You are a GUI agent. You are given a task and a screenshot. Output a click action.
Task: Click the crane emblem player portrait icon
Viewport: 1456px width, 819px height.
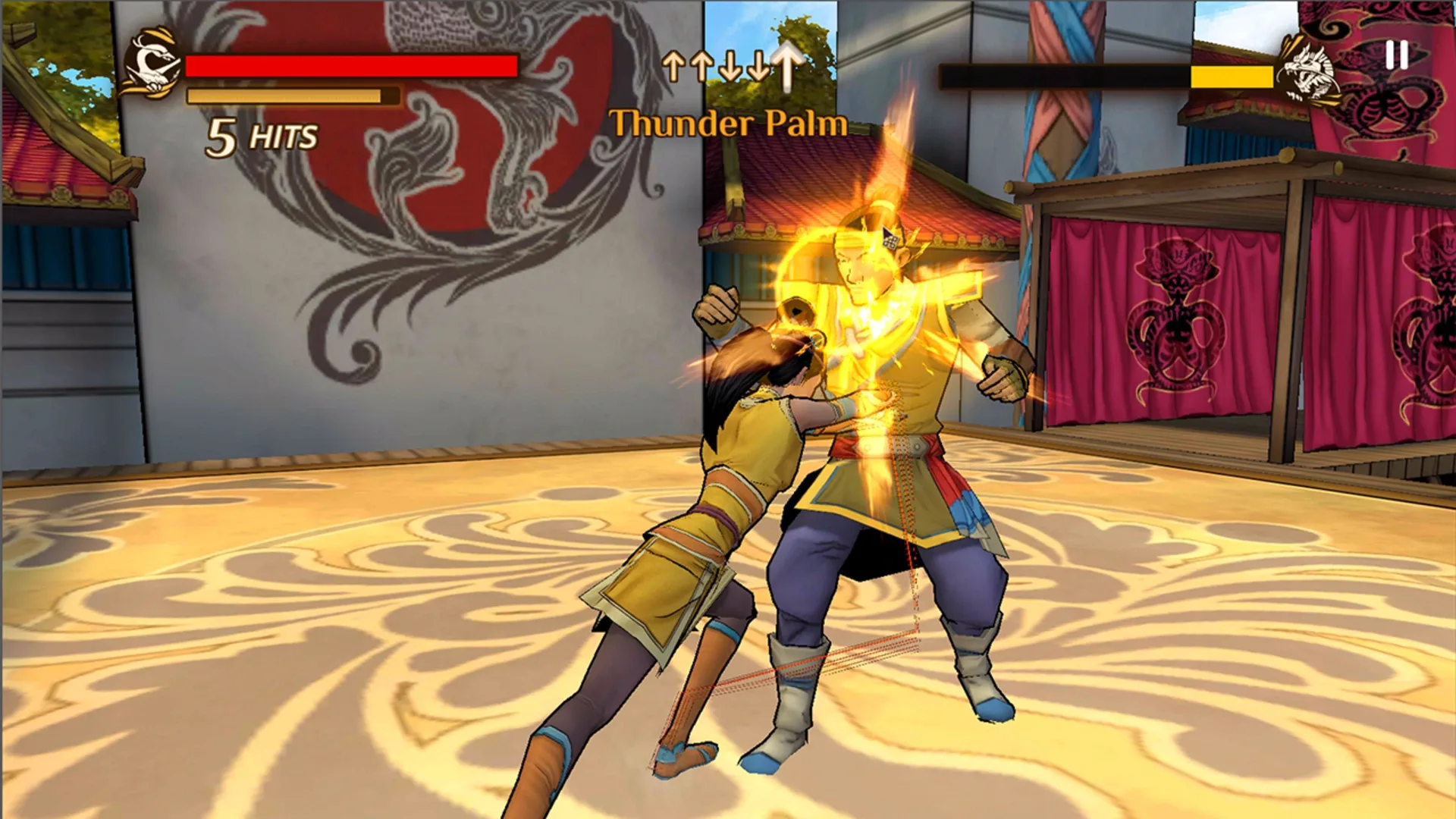point(152,64)
